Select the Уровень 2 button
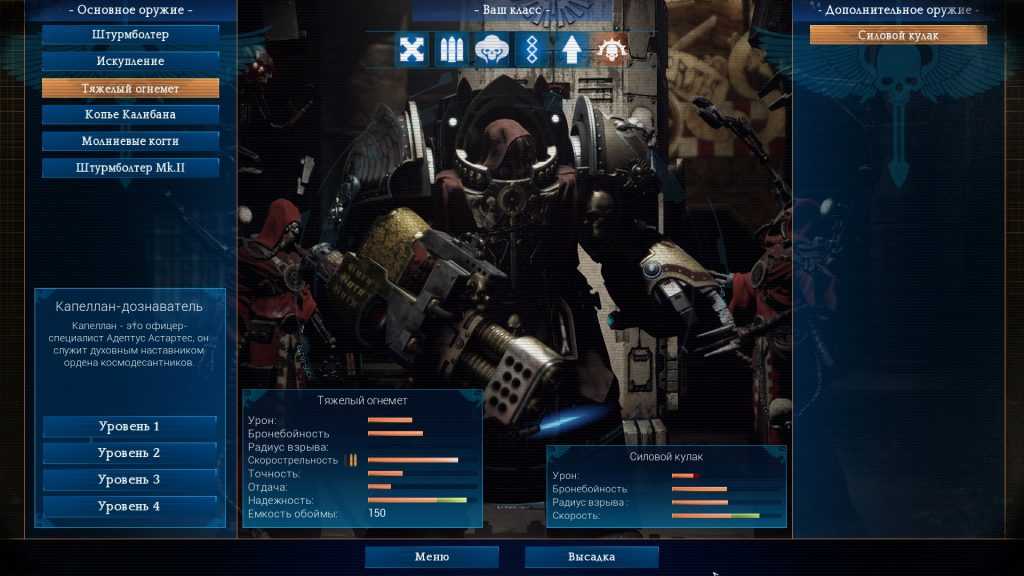 click(x=129, y=453)
